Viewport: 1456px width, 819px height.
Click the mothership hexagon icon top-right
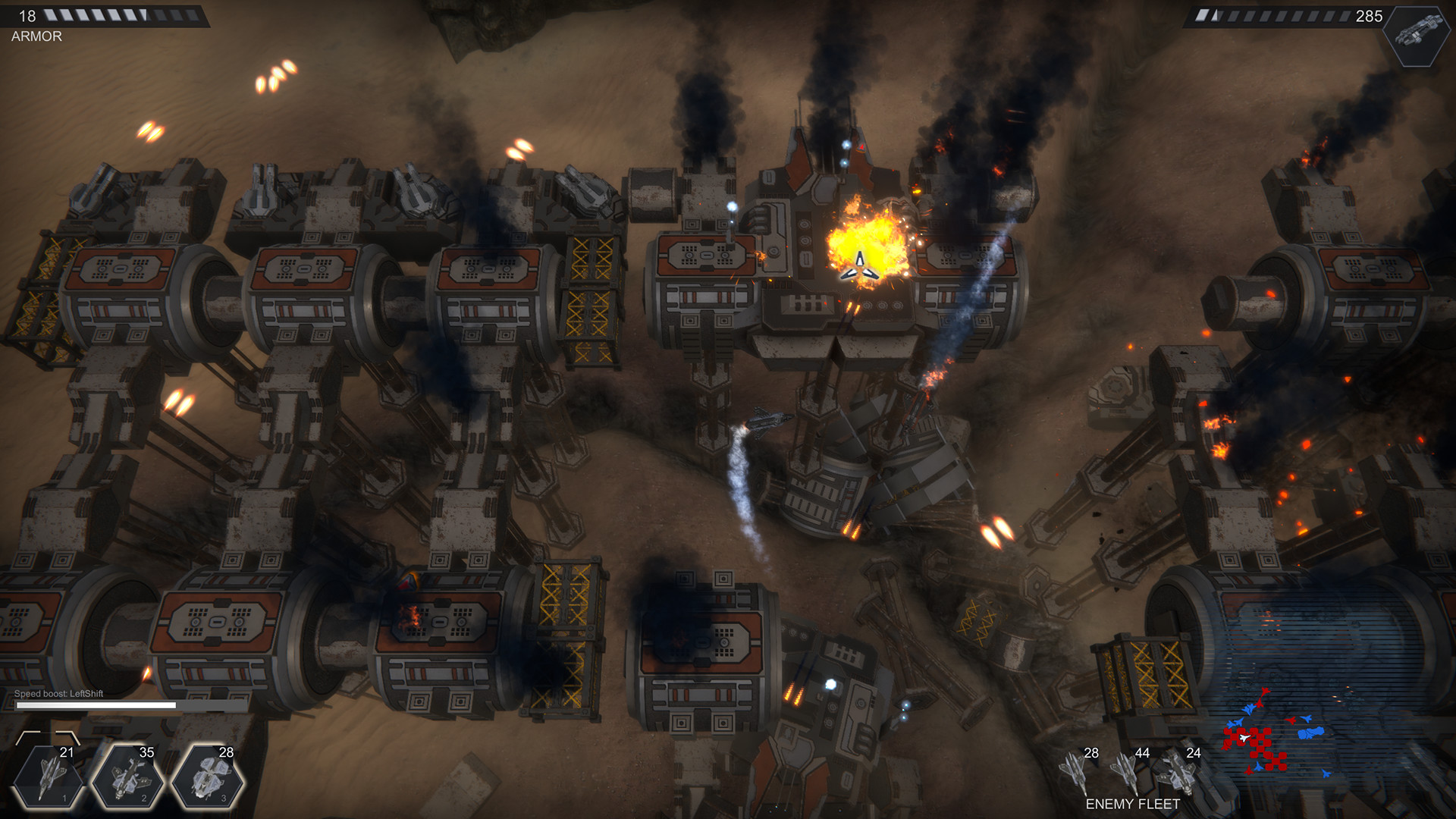1417,38
